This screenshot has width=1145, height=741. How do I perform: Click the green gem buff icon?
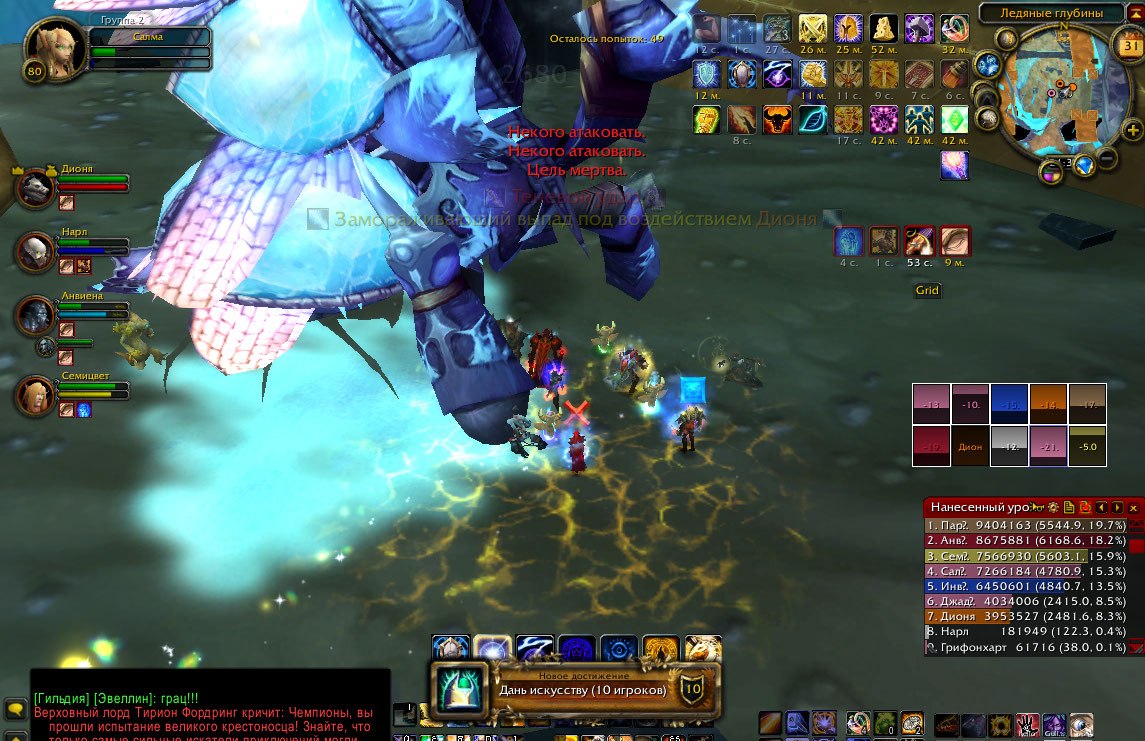(x=954, y=120)
